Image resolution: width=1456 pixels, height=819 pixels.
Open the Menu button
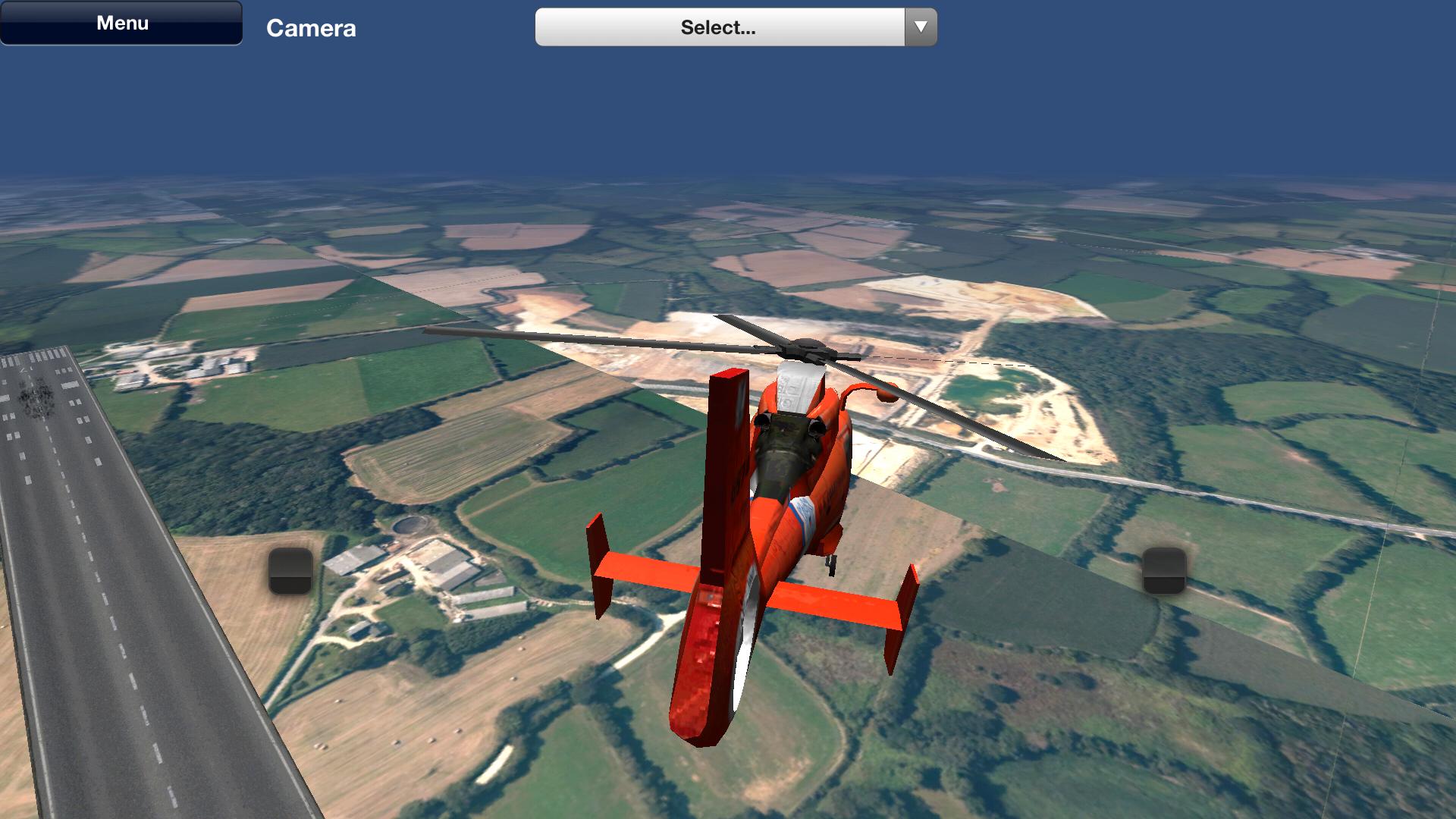[121, 24]
